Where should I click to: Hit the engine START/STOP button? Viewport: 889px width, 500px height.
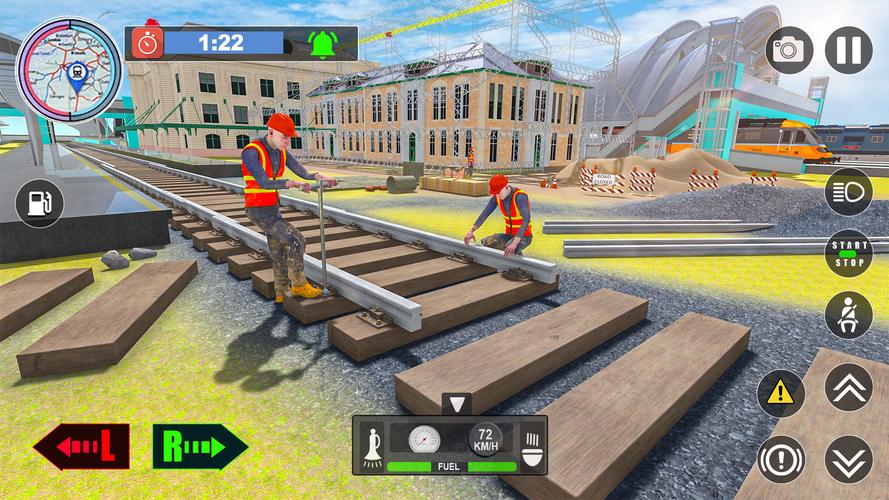(848, 254)
